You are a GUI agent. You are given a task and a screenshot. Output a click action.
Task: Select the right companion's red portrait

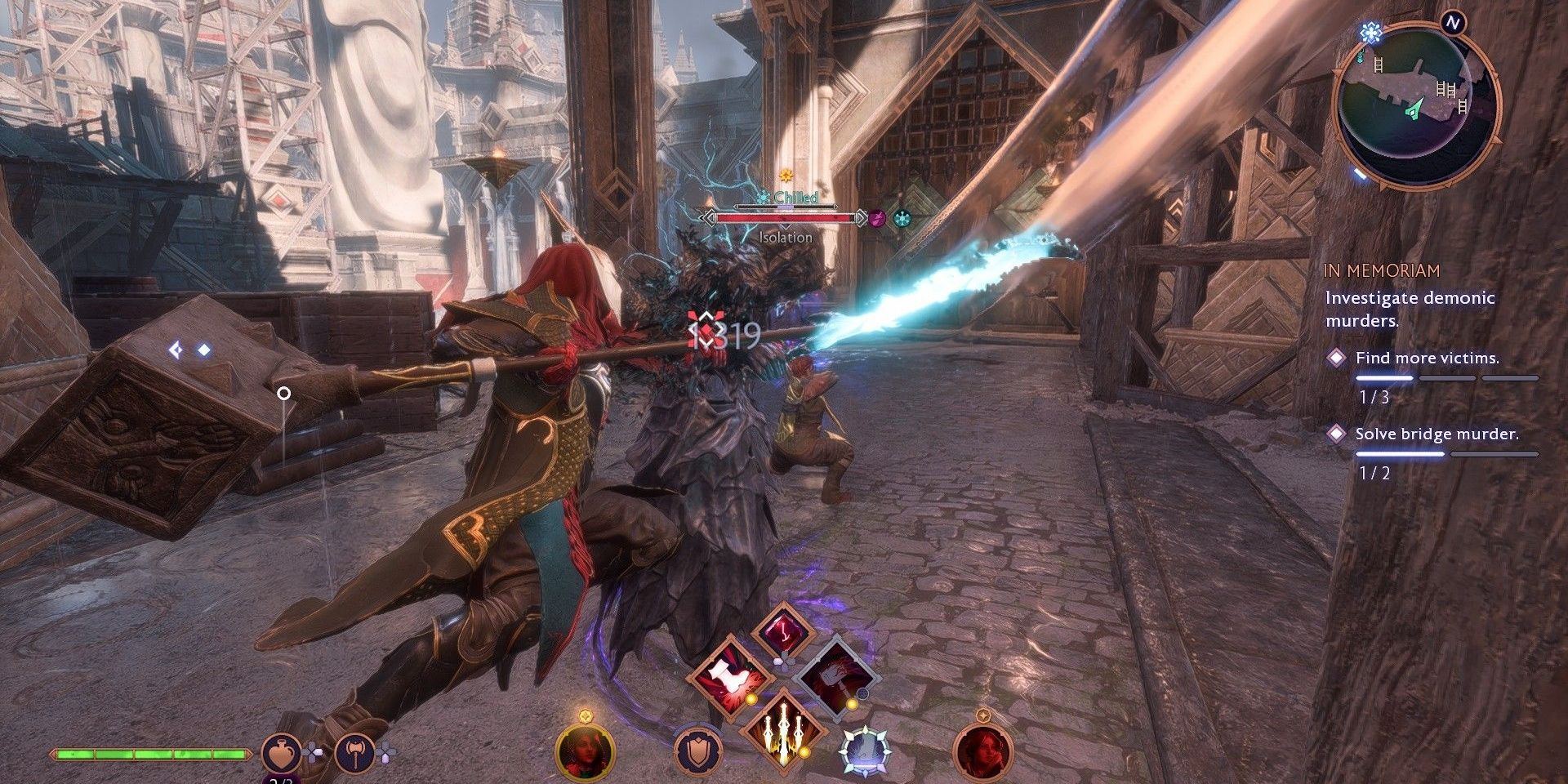[x=978, y=751]
